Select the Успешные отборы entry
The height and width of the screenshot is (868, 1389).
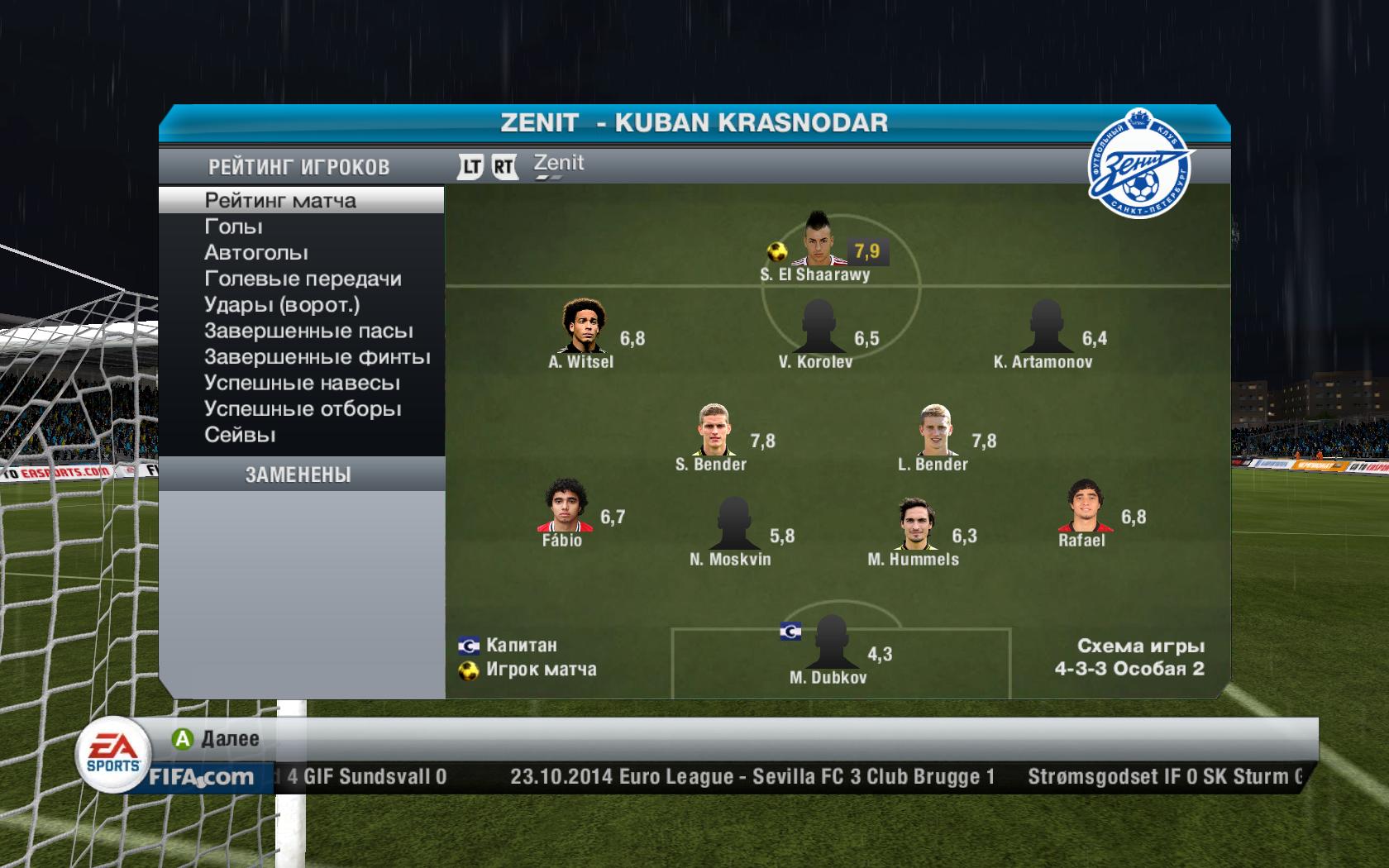303,409
